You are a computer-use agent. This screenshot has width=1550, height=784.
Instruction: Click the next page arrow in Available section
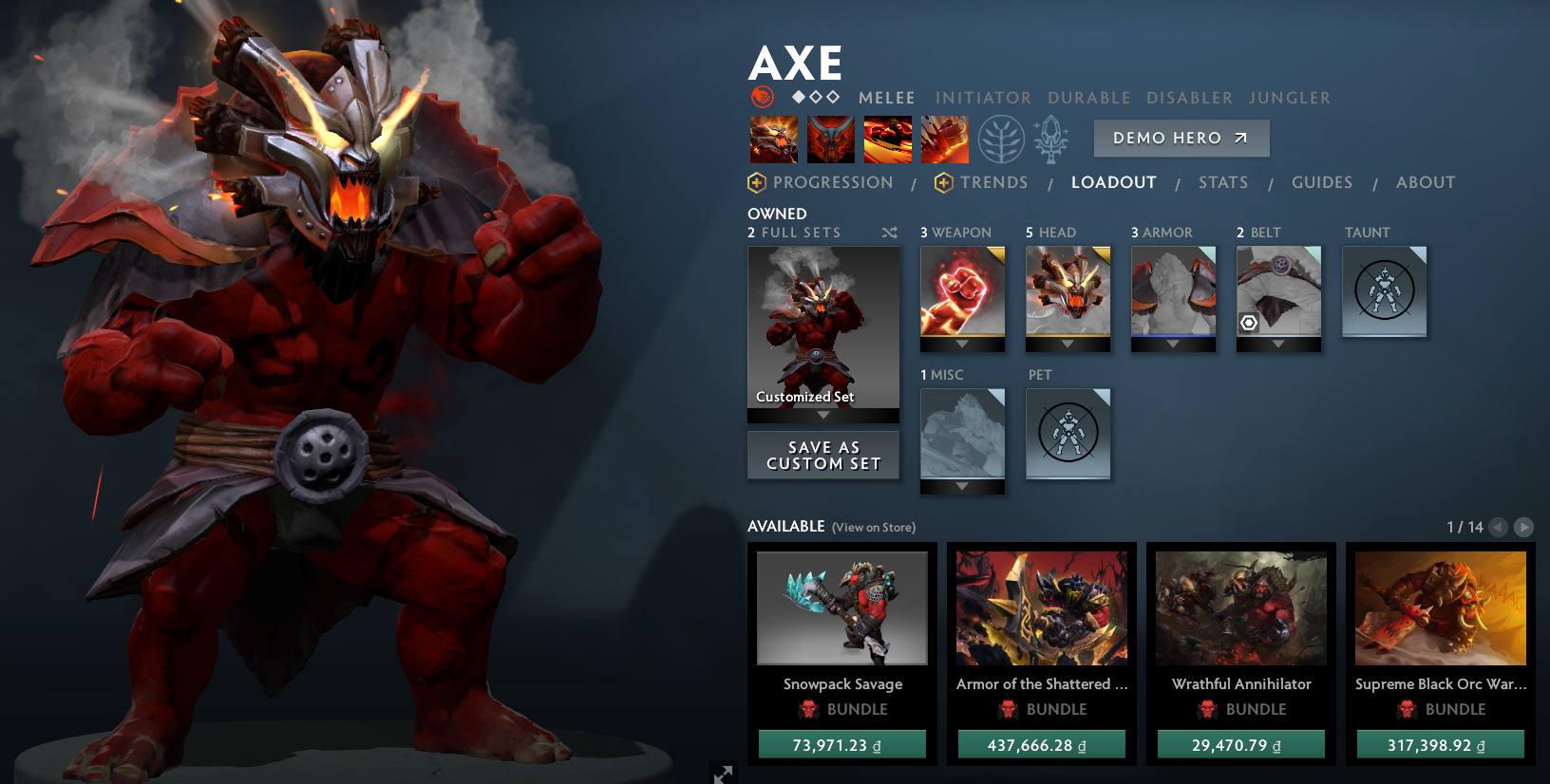point(1524,527)
